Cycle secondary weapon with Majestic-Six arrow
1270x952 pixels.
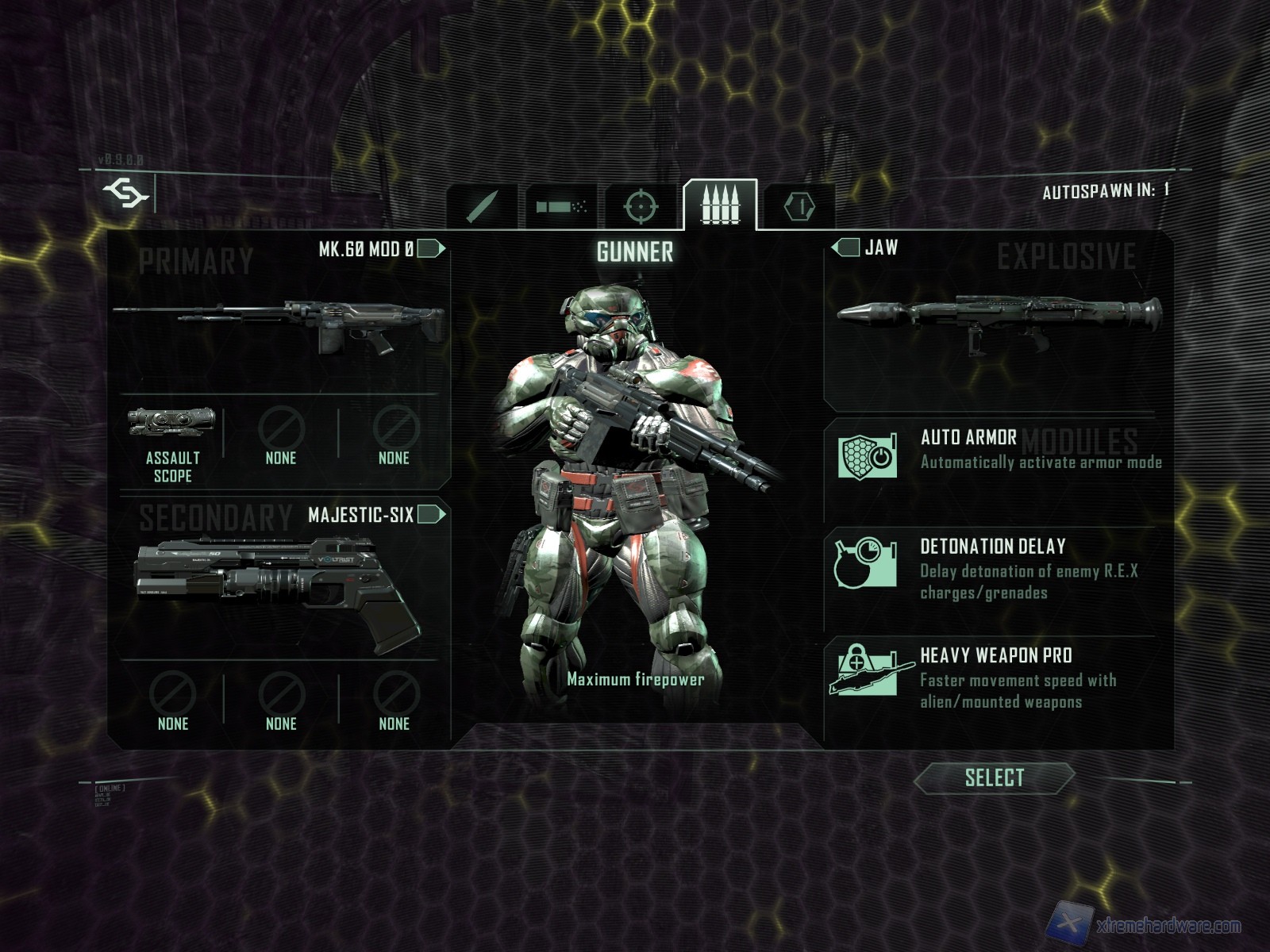[x=431, y=515]
